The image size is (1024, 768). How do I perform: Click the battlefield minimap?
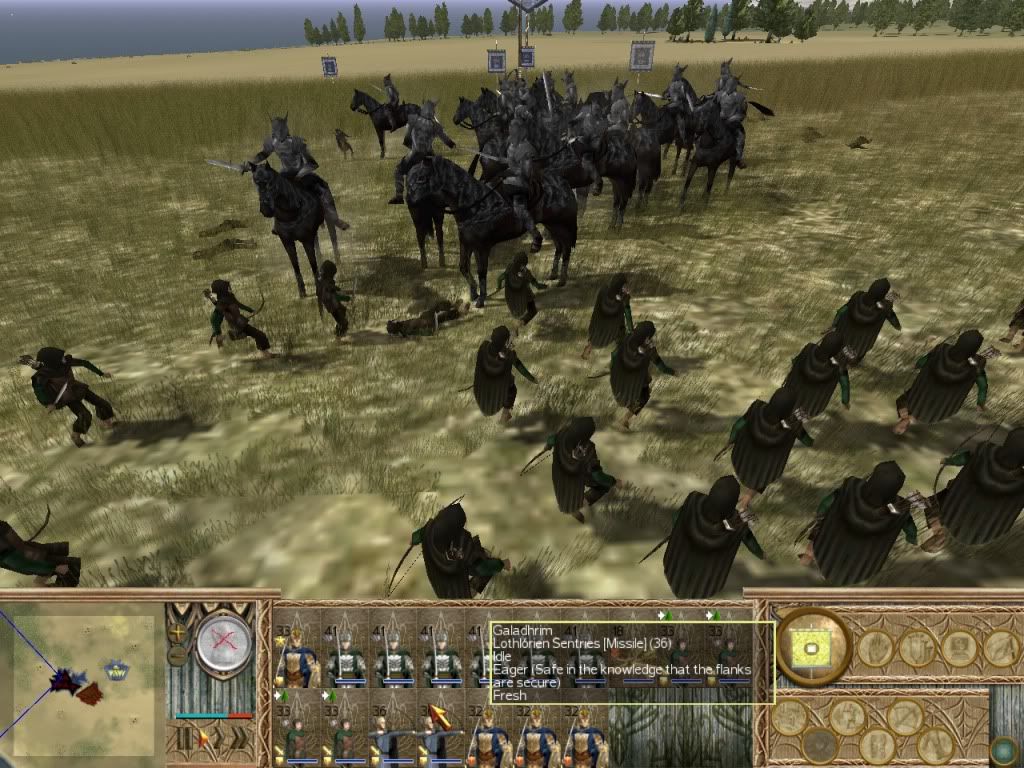click(84, 678)
